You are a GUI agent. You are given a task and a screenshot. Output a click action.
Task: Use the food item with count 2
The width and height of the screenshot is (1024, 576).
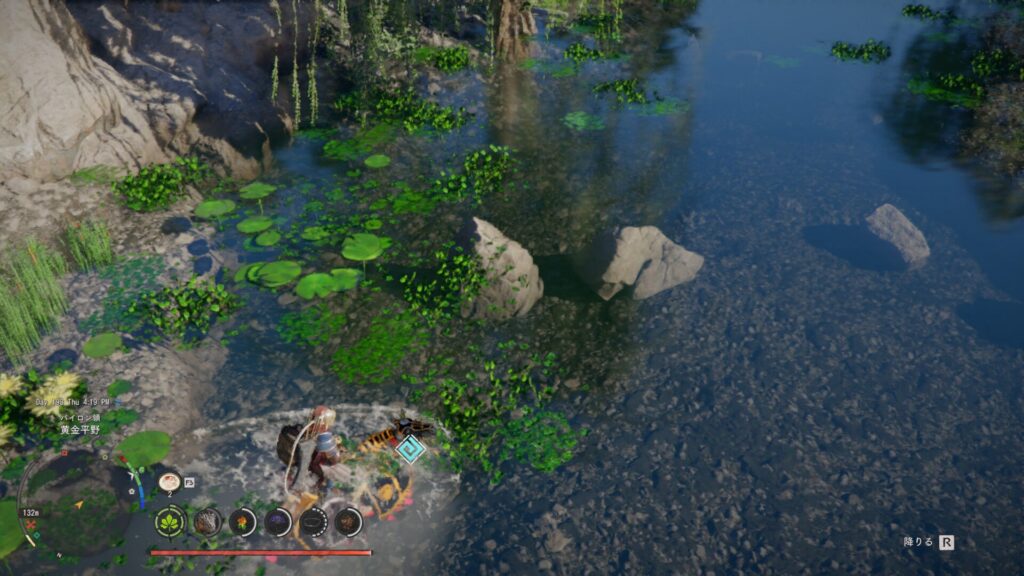(169, 482)
